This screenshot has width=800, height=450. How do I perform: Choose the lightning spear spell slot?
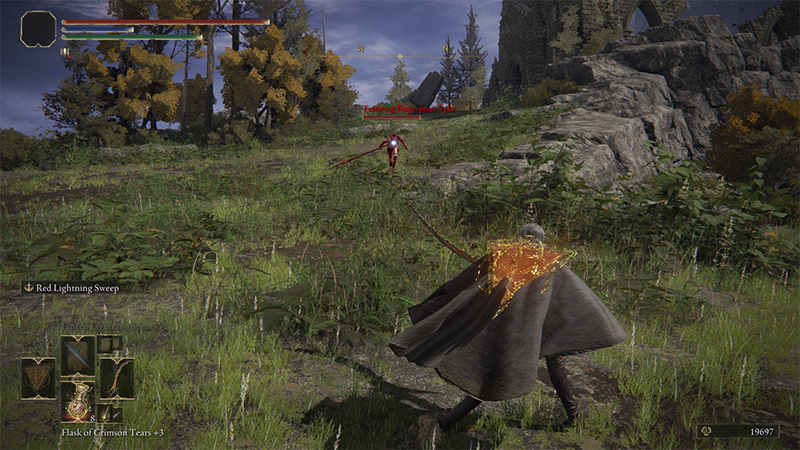coord(78,355)
